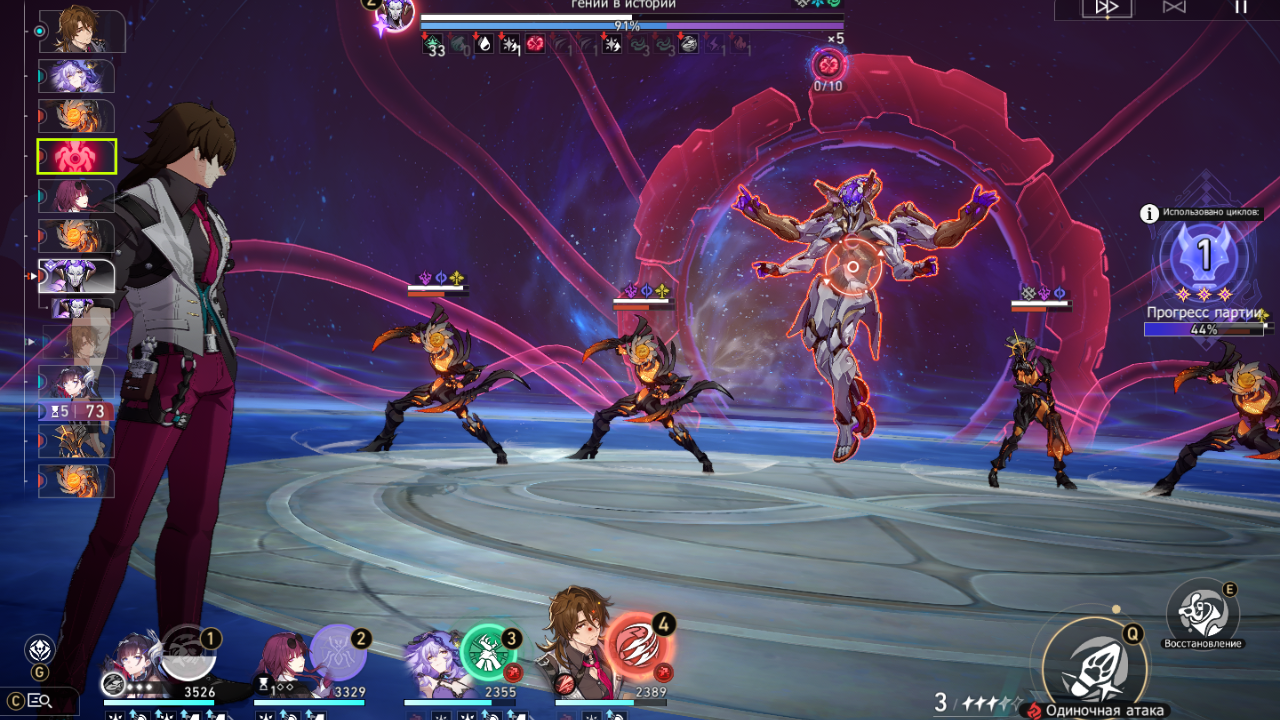This screenshot has width=1280, height=720.
Task: Fire the green ultimate number 3
Action: pyautogui.click(x=488, y=652)
